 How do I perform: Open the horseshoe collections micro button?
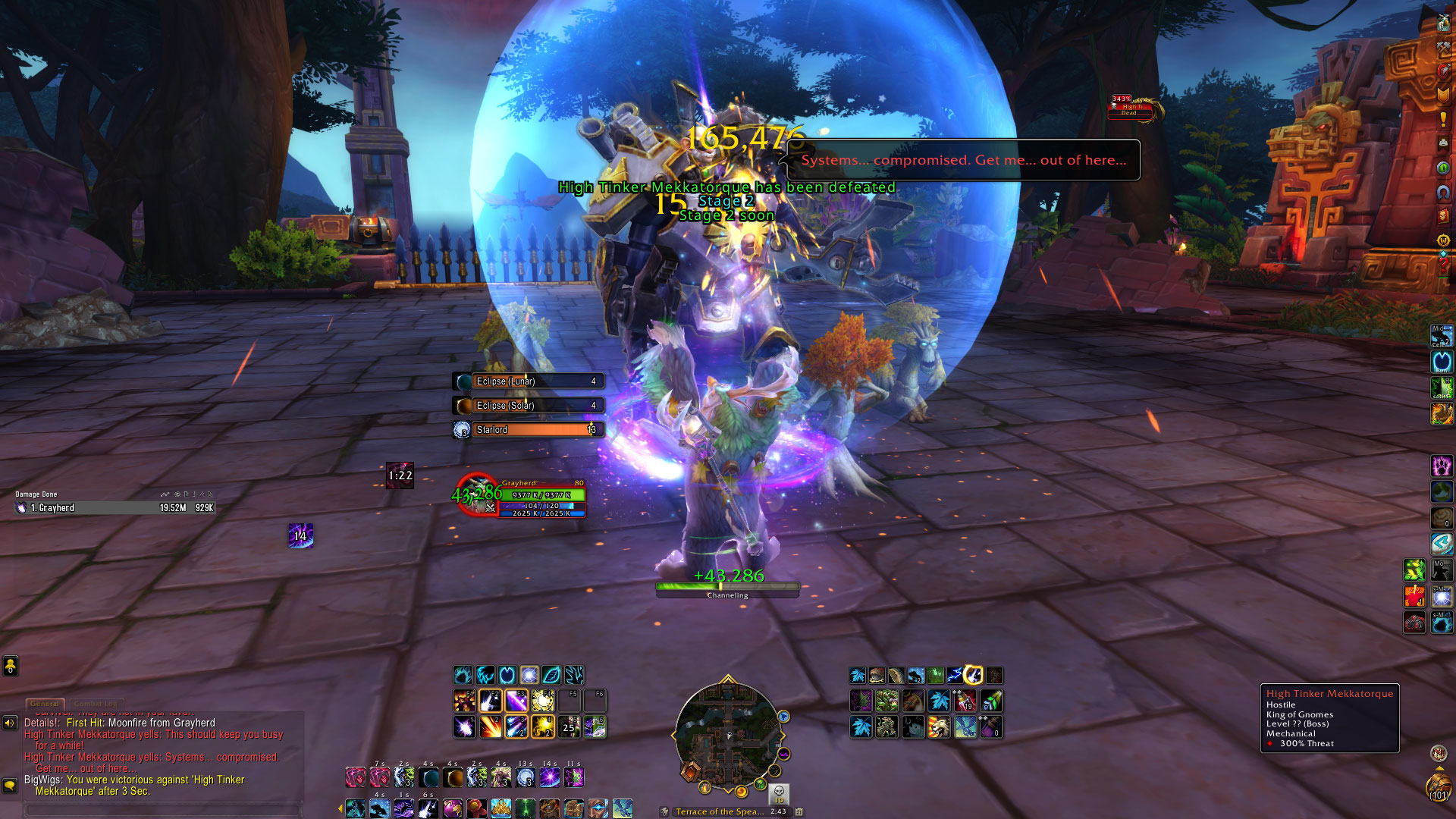click(x=1443, y=192)
